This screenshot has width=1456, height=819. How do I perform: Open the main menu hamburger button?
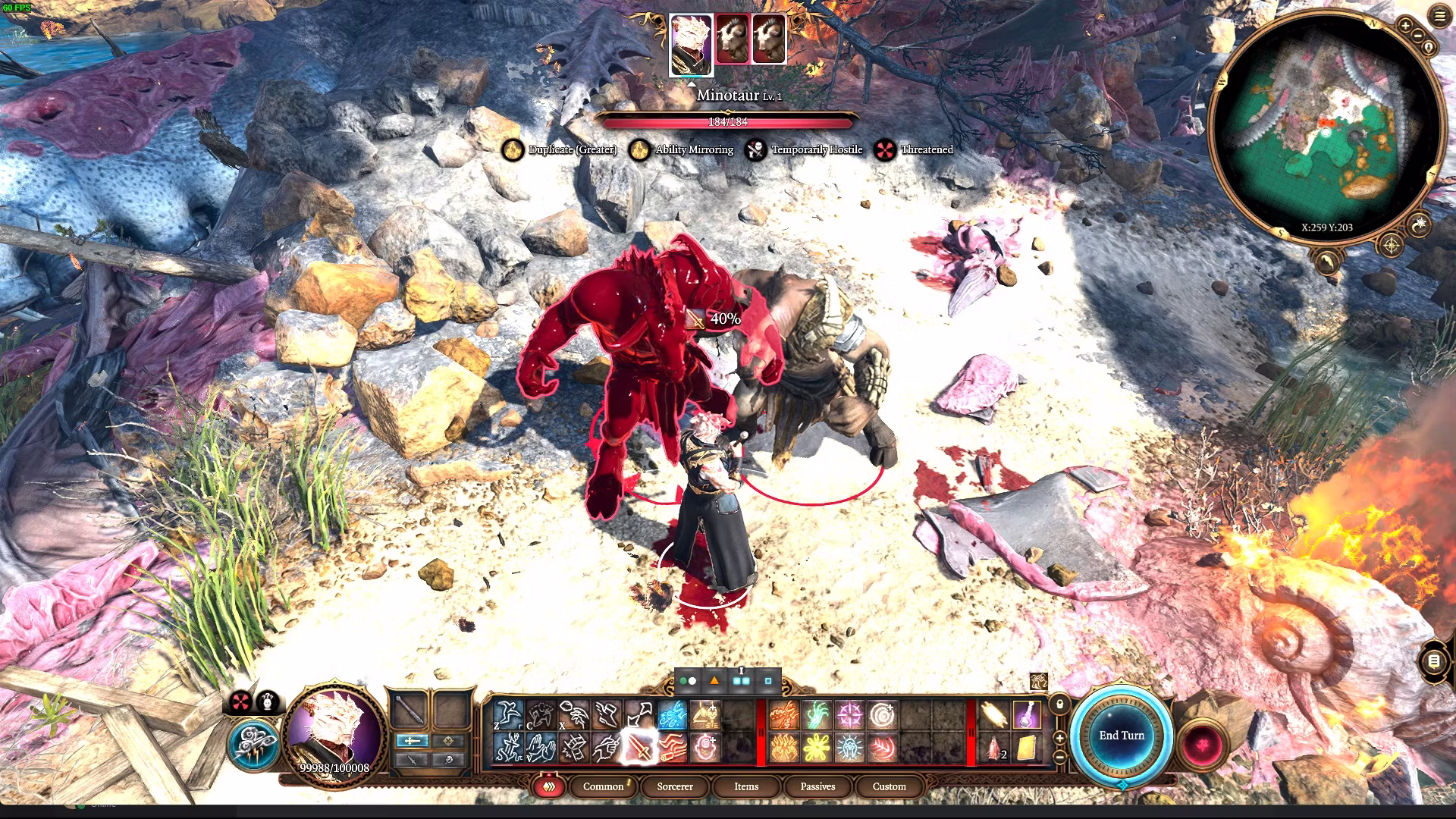click(1439, 16)
